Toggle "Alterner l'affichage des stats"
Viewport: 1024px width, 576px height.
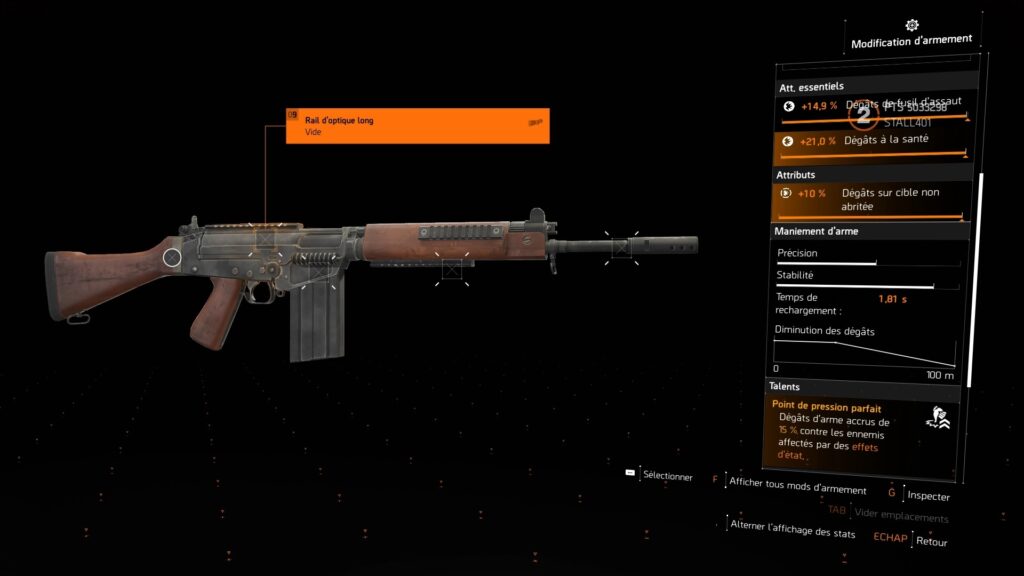[793, 532]
